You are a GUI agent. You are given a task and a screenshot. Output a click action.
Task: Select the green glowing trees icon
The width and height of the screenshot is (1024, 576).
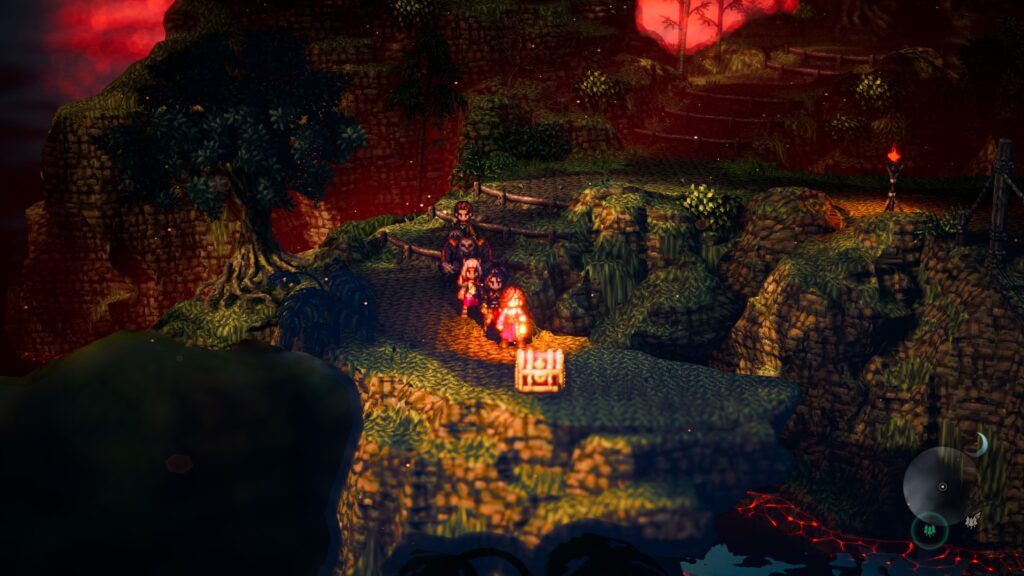(929, 529)
